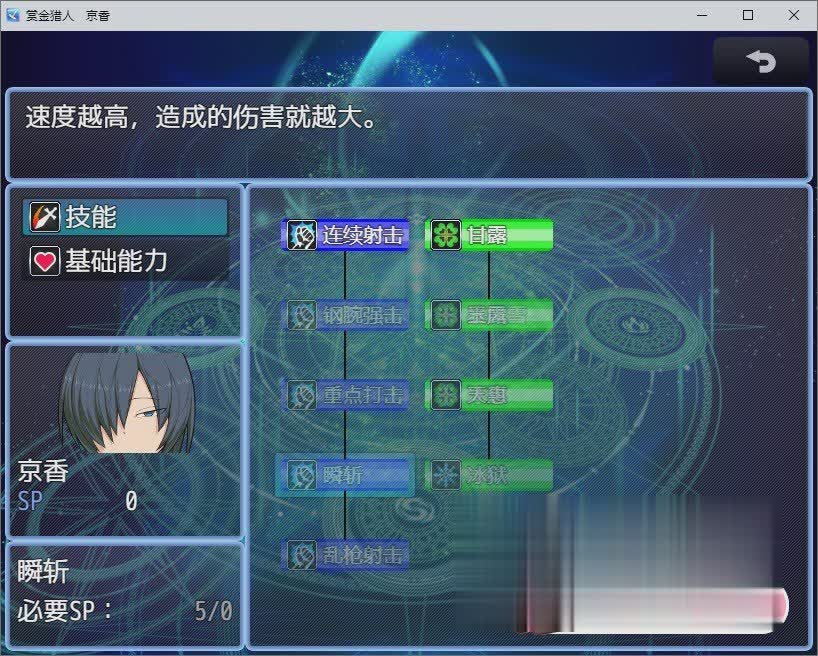Select the green skill between 甘露 and 天惠
This screenshot has width=818, height=656.
click(490, 316)
